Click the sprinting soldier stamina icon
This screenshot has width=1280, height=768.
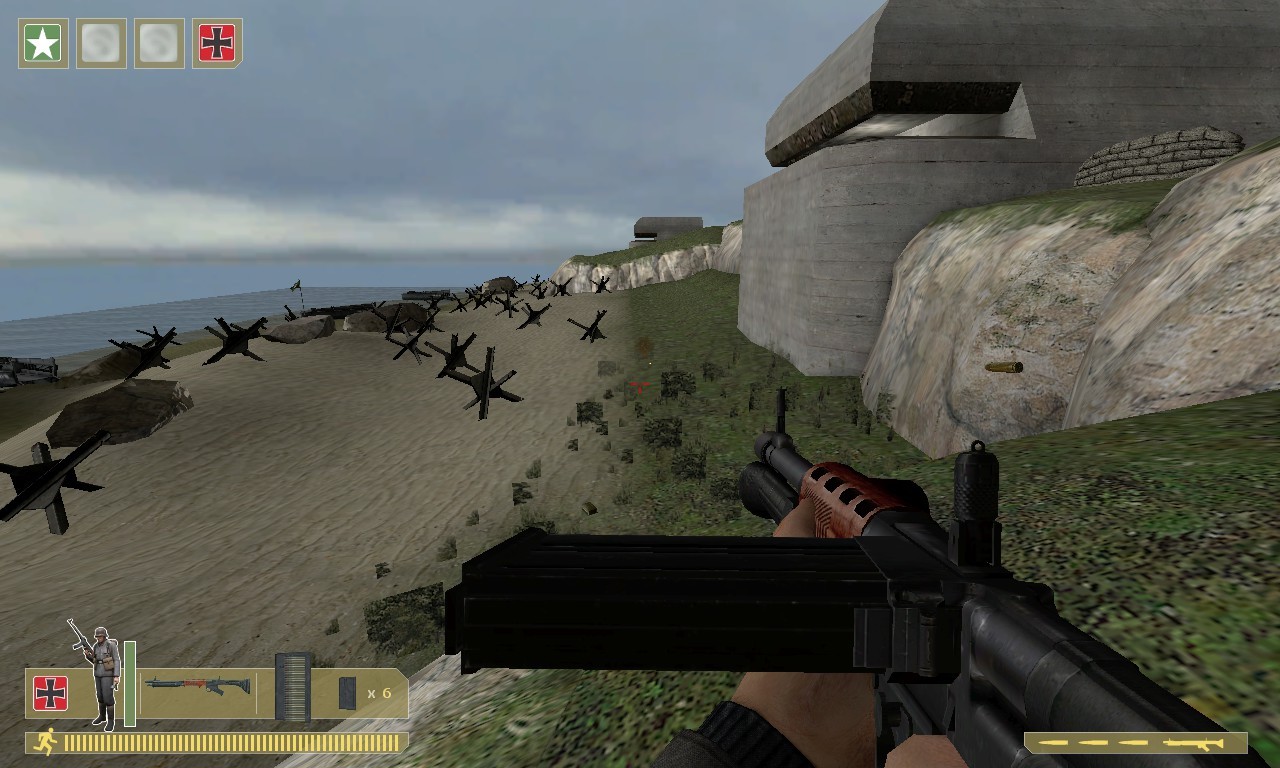[46, 743]
